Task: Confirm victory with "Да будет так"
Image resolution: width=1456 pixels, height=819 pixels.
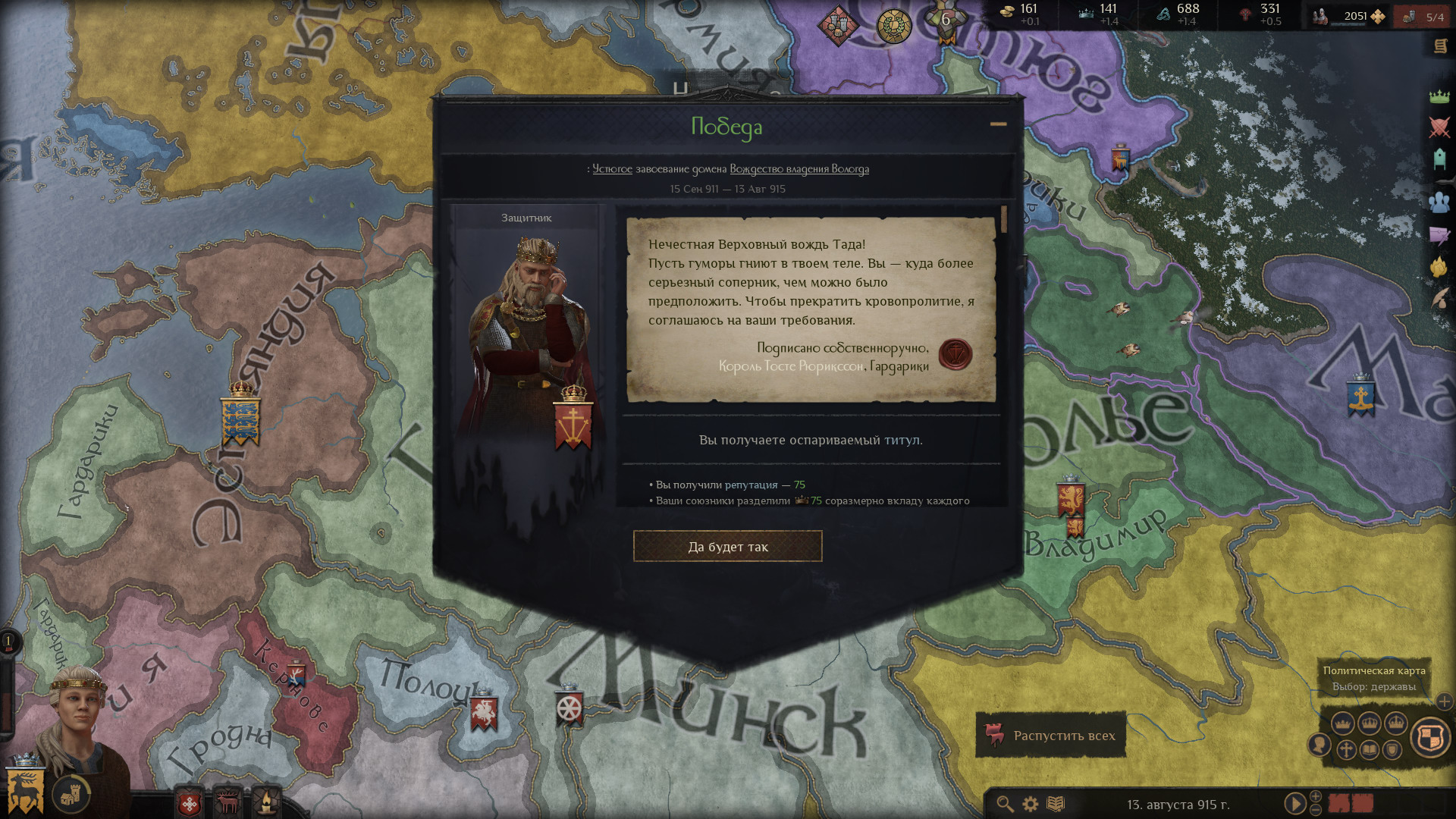Action: [727, 546]
